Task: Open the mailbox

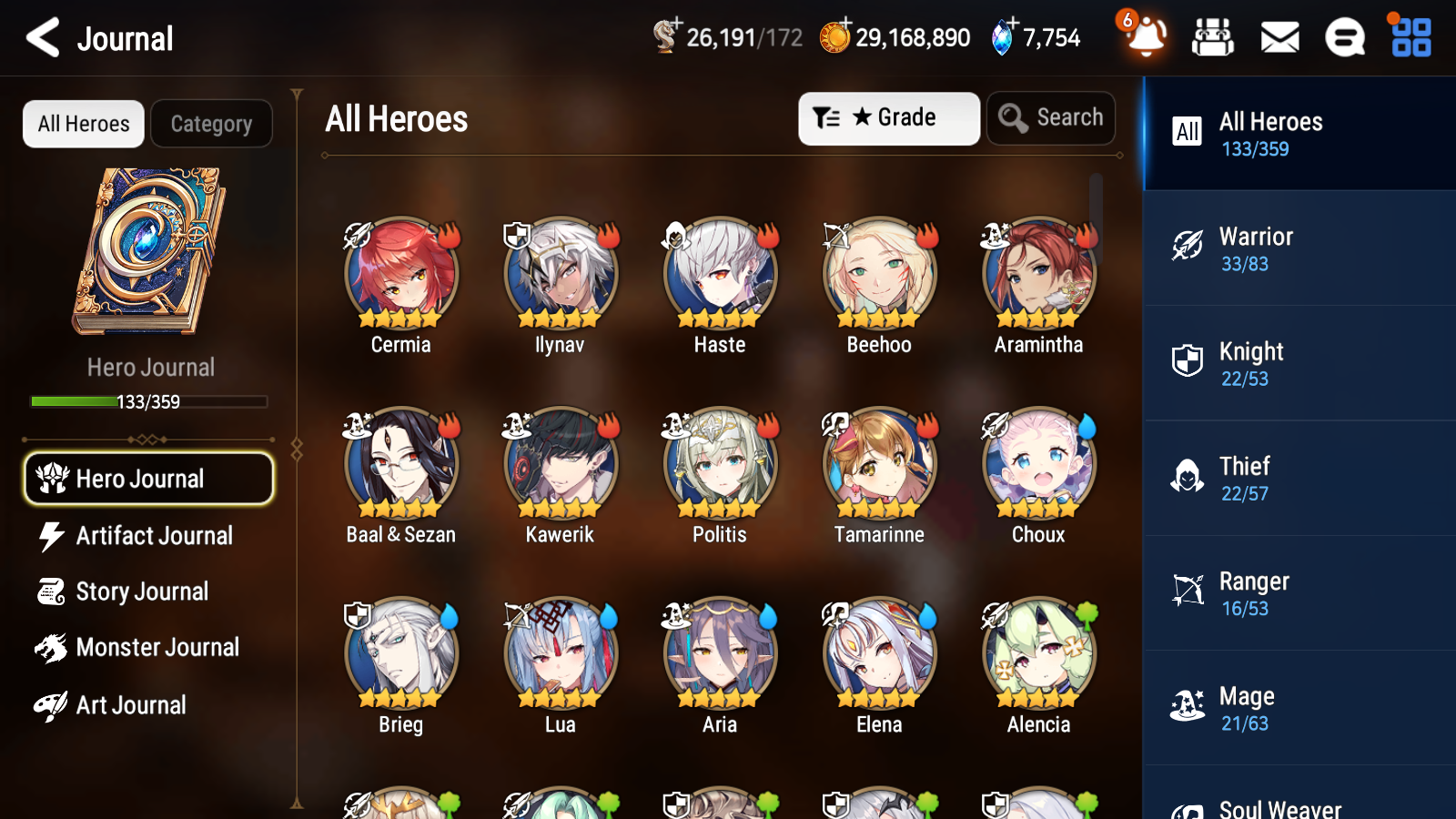Action: tap(1279, 37)
